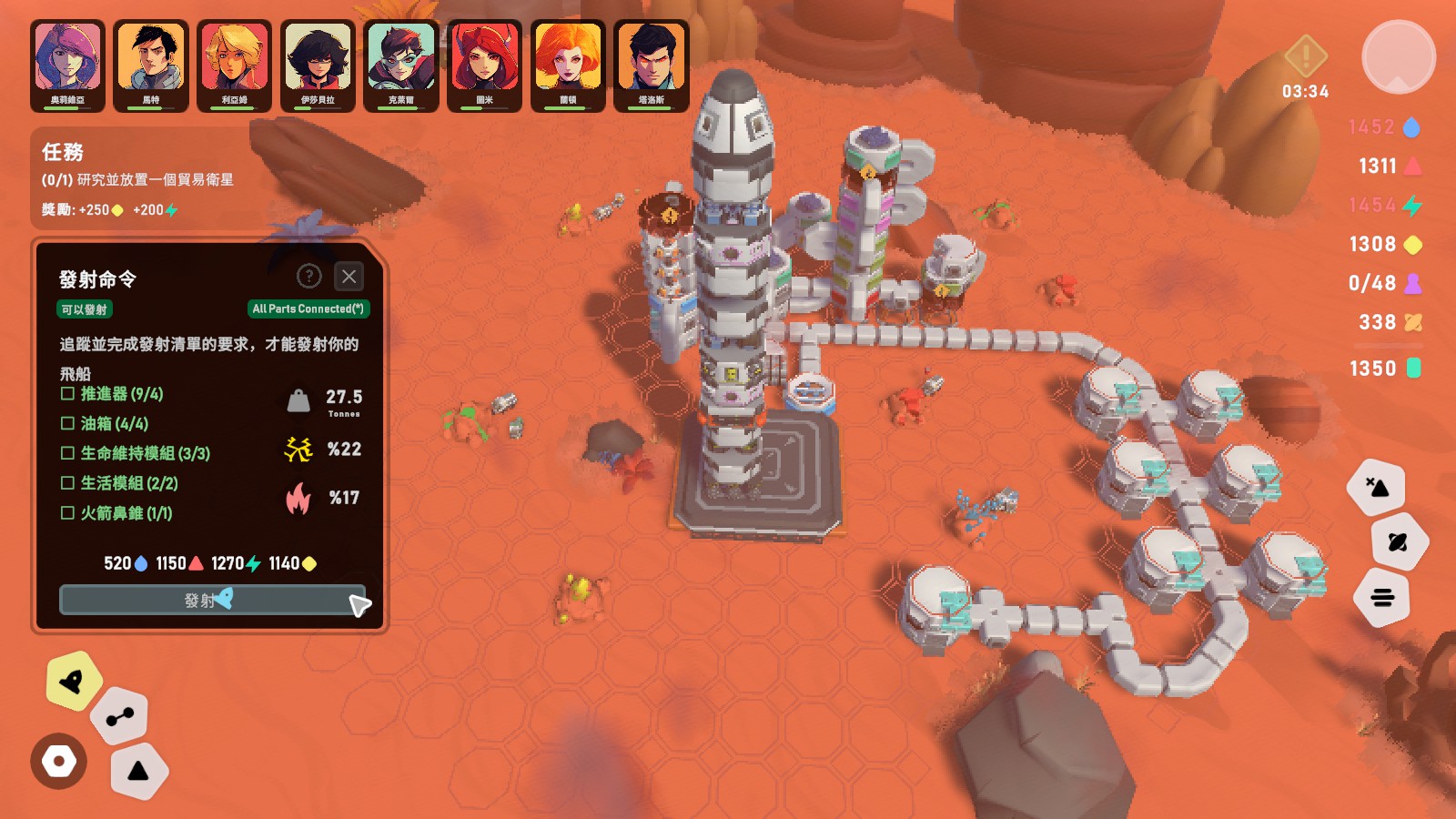Select colonist portrait 馬特

point(151,66)
